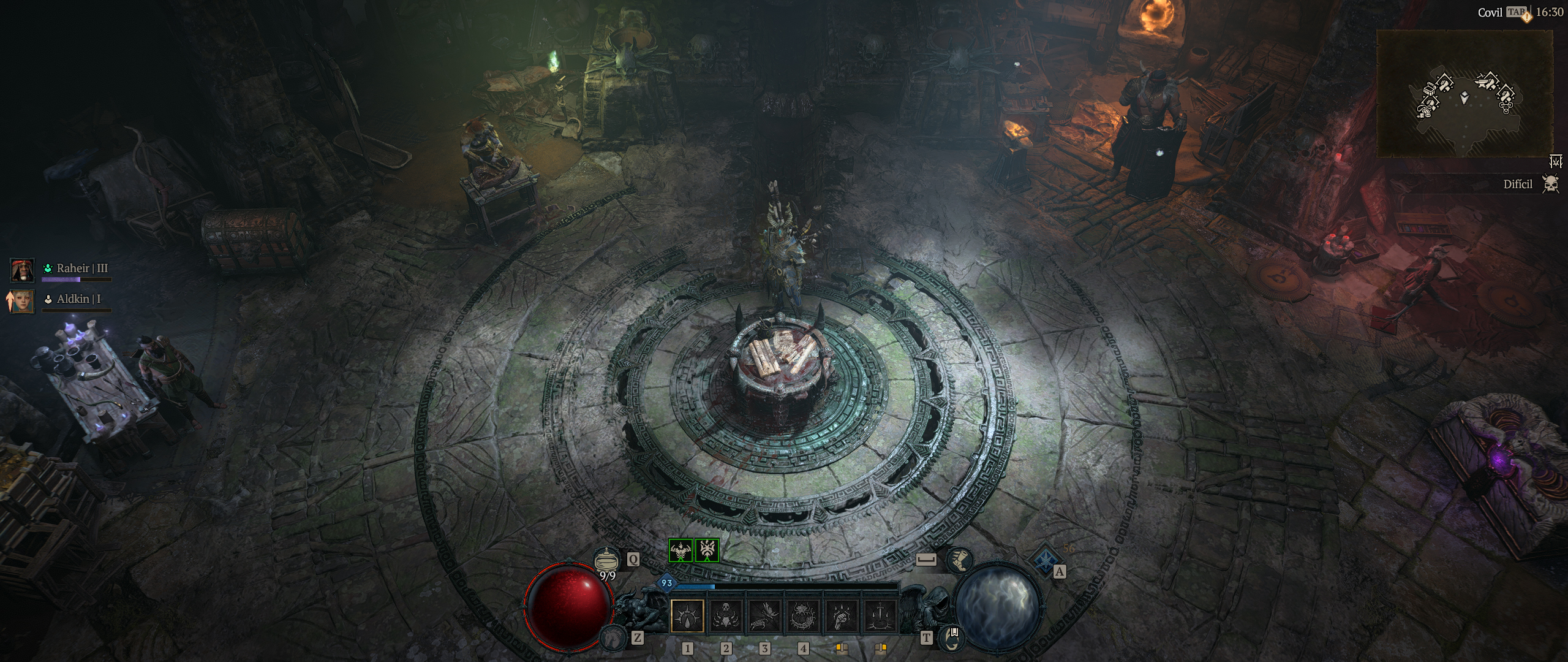Image resolution: width=1568 pixels, height=662 pixels.
Task: Select the spiked sun skill in slot 1
Action: coord(687,615)
